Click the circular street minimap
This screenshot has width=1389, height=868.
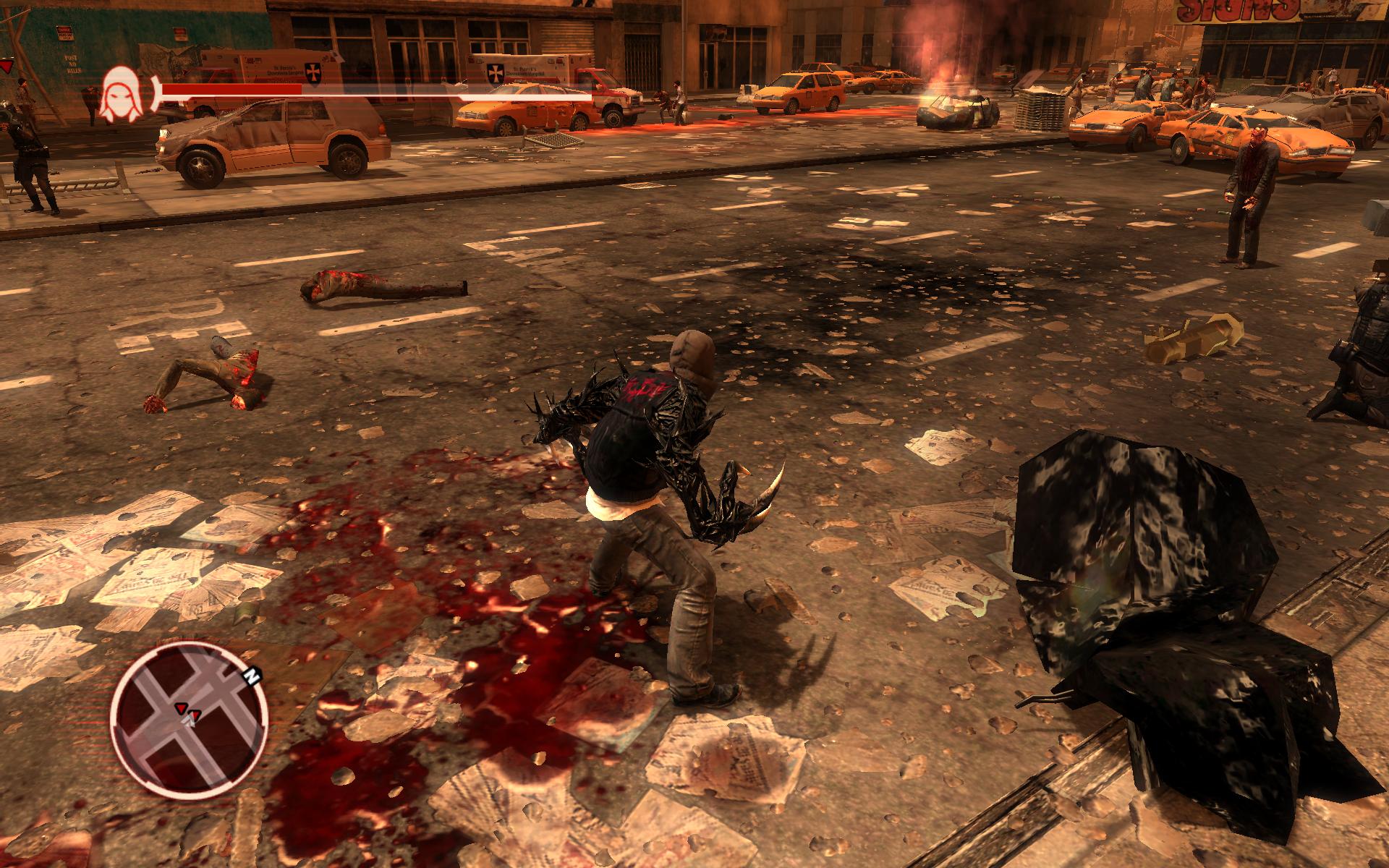[x=190, y=718]
